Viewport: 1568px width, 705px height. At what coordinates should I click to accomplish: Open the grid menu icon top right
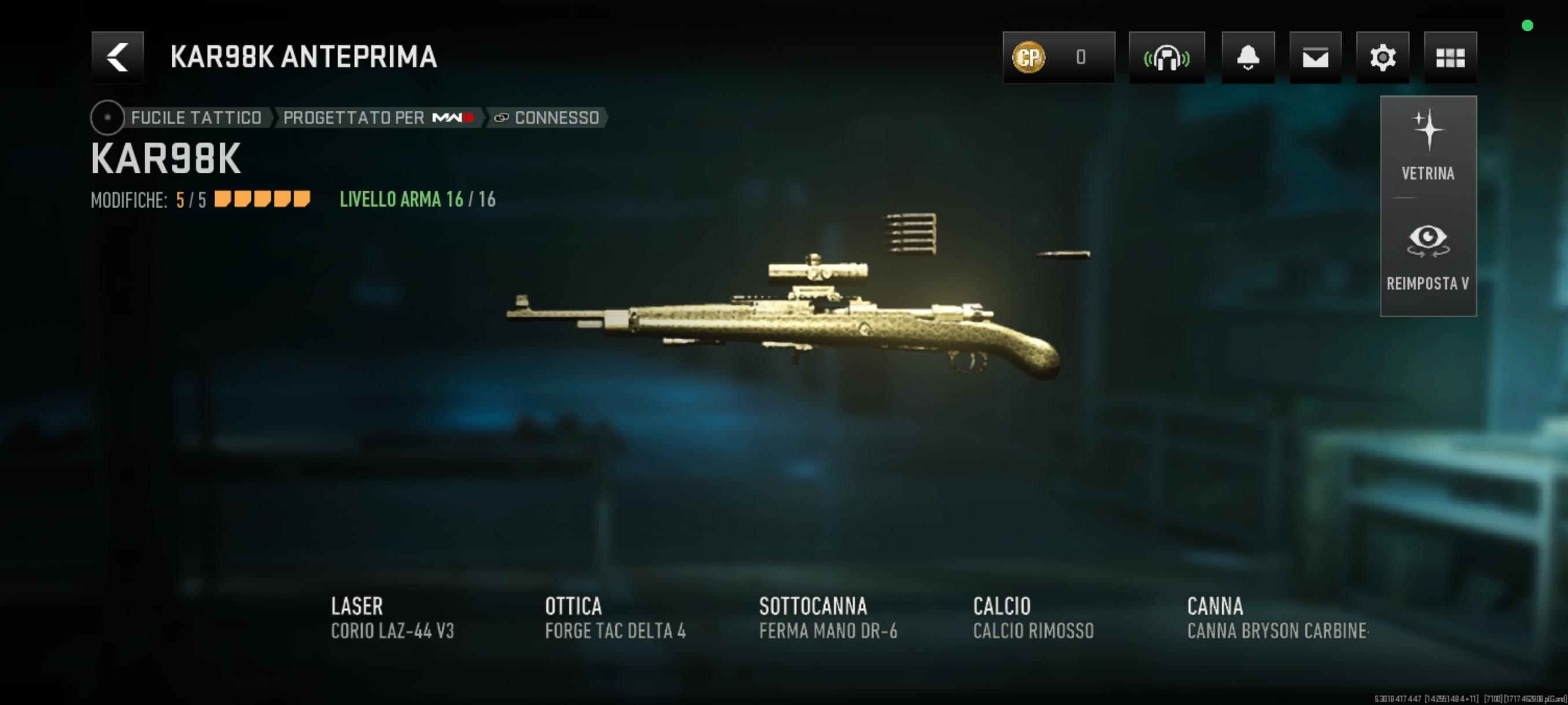1451,57
